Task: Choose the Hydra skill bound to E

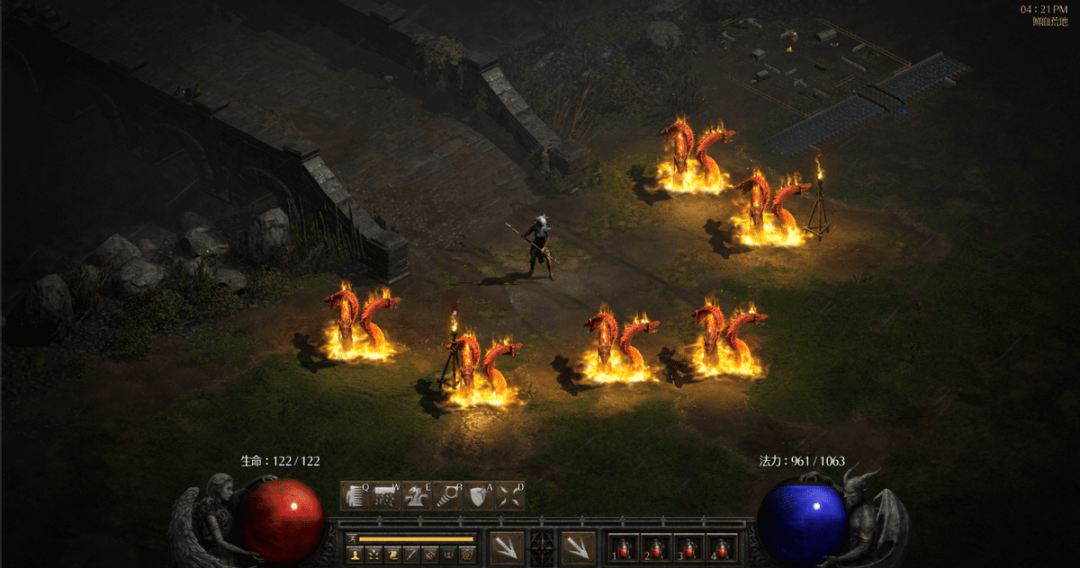Action: point(416,495)
